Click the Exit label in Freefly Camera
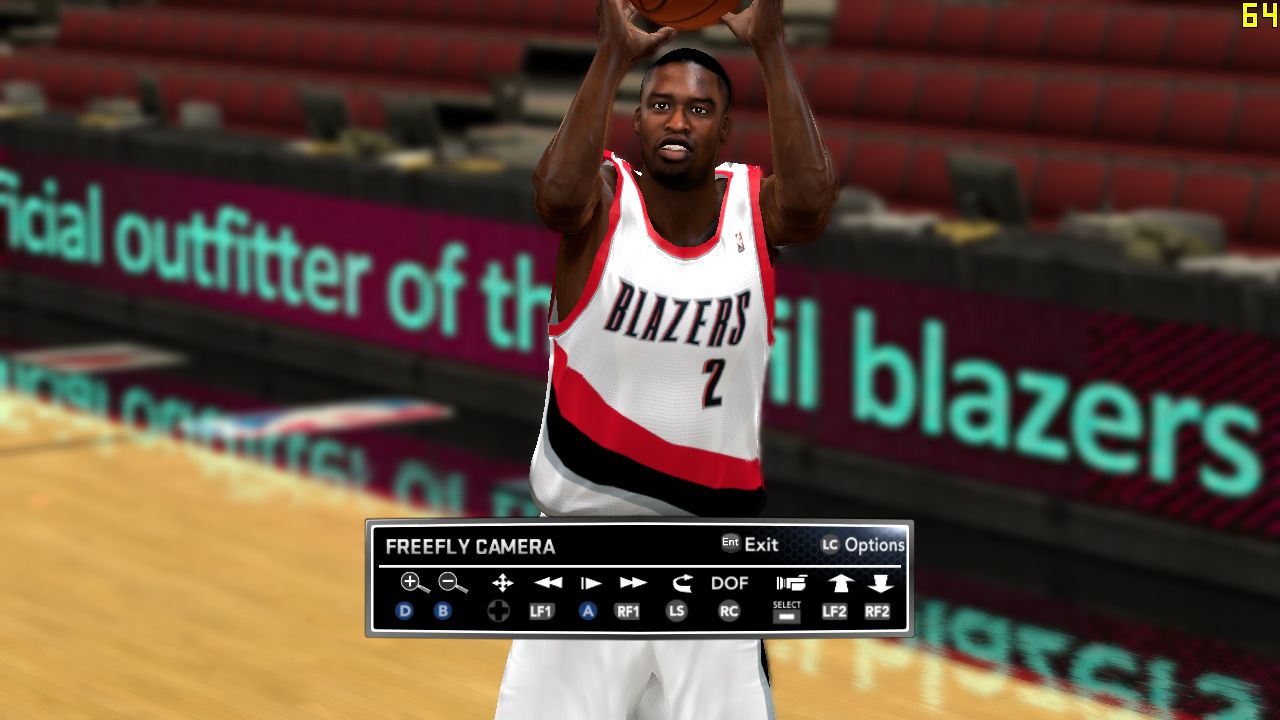1280x720 pixels. click(760, 545)
